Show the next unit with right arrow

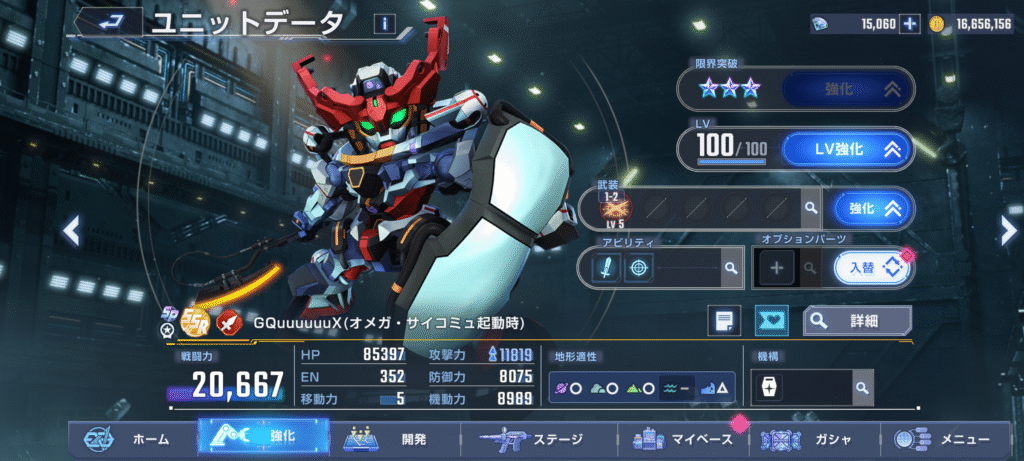(x=1007, y=230)
